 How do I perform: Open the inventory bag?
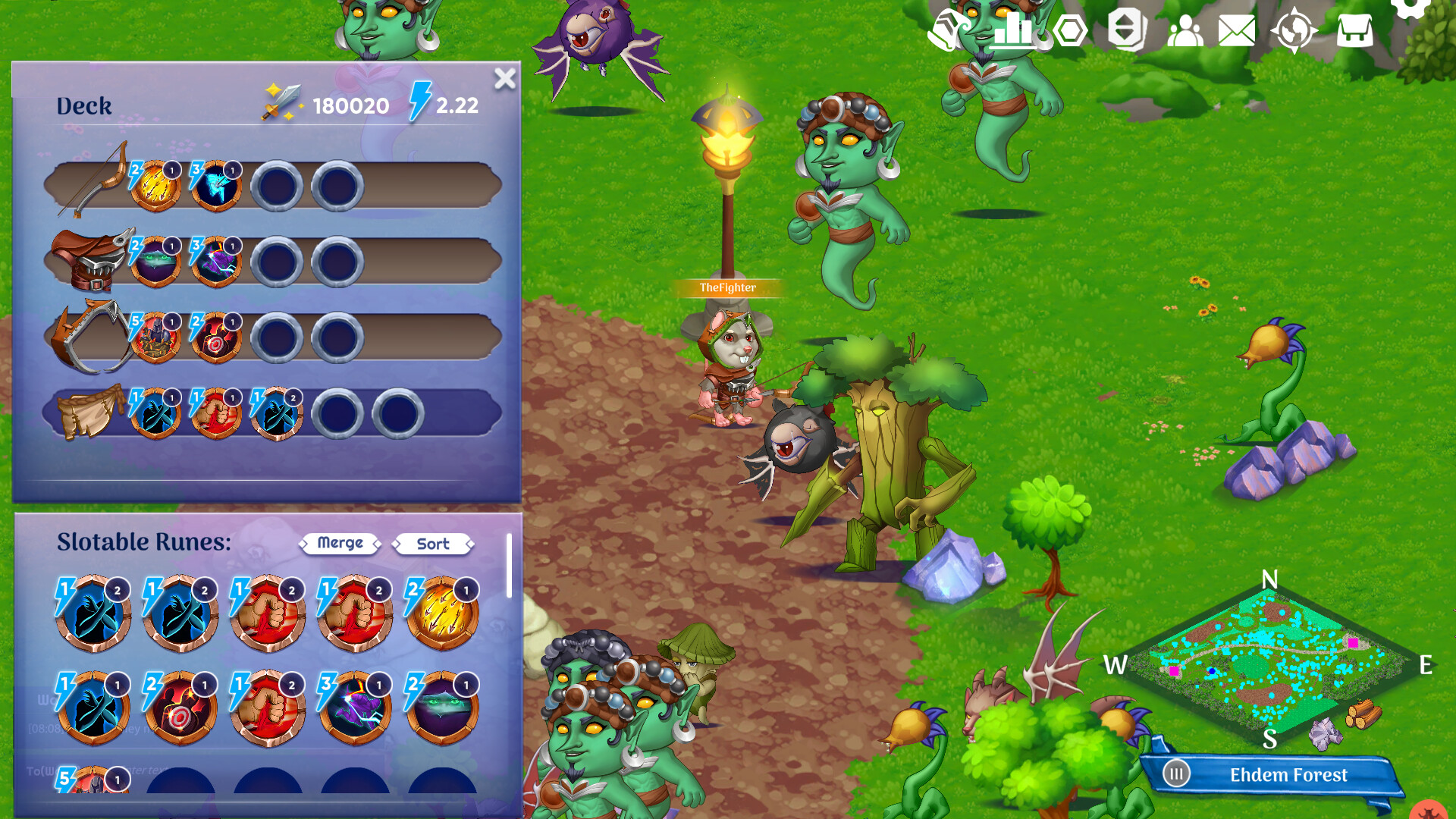[1354, 32]
